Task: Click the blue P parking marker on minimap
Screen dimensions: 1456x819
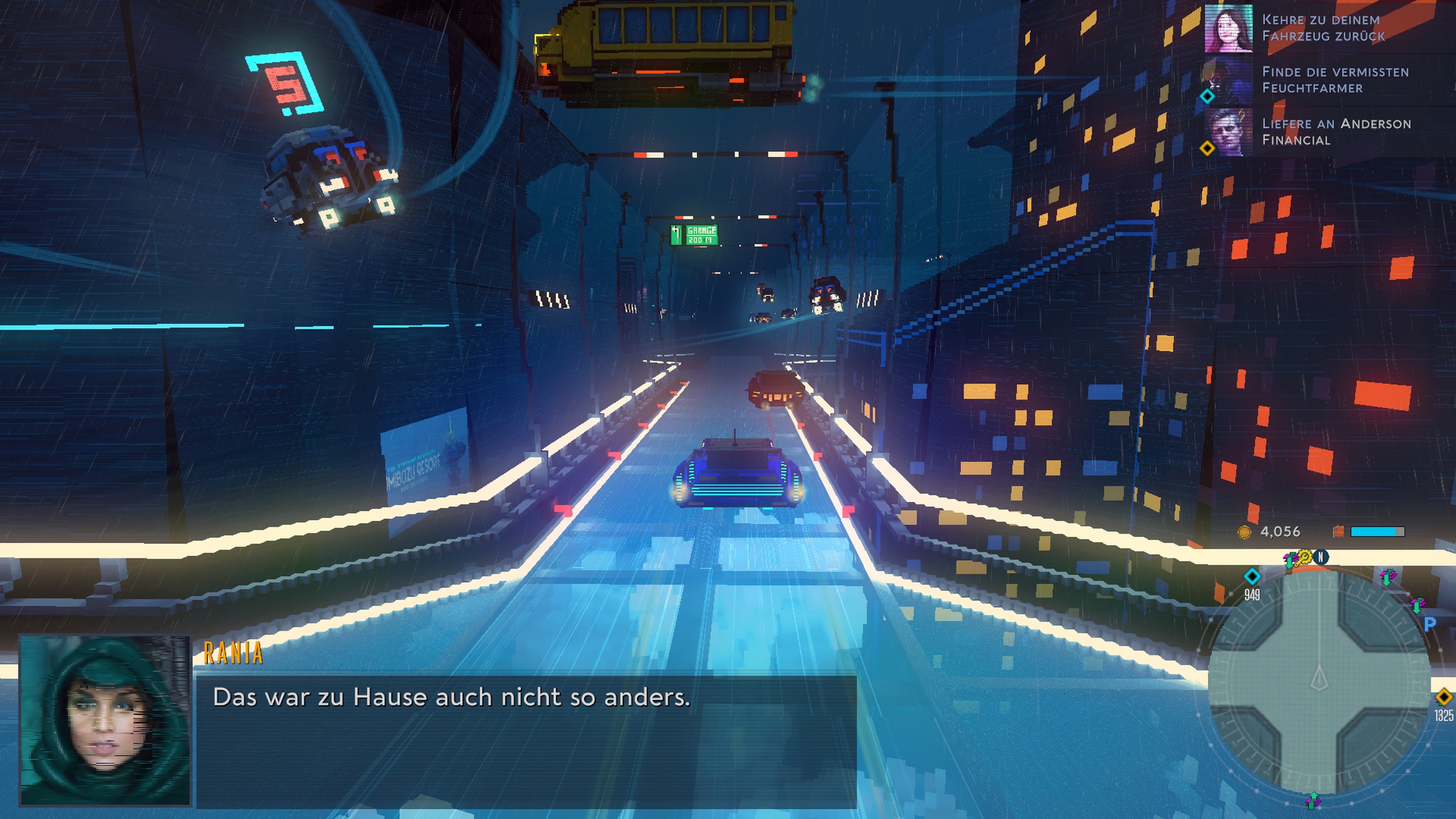Action: click(1429, 624)
